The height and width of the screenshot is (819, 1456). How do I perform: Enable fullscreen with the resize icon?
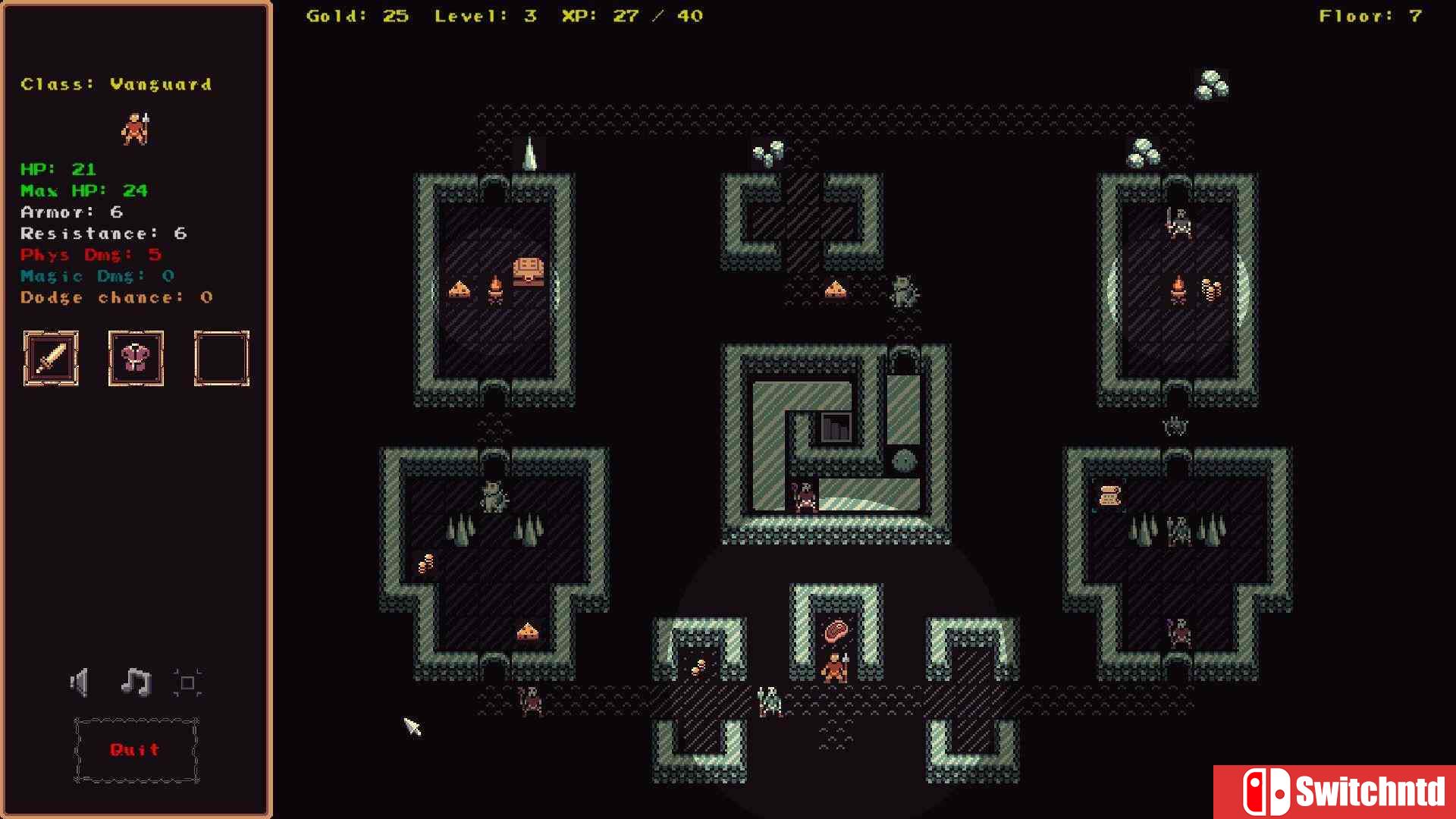coord(187,682)
